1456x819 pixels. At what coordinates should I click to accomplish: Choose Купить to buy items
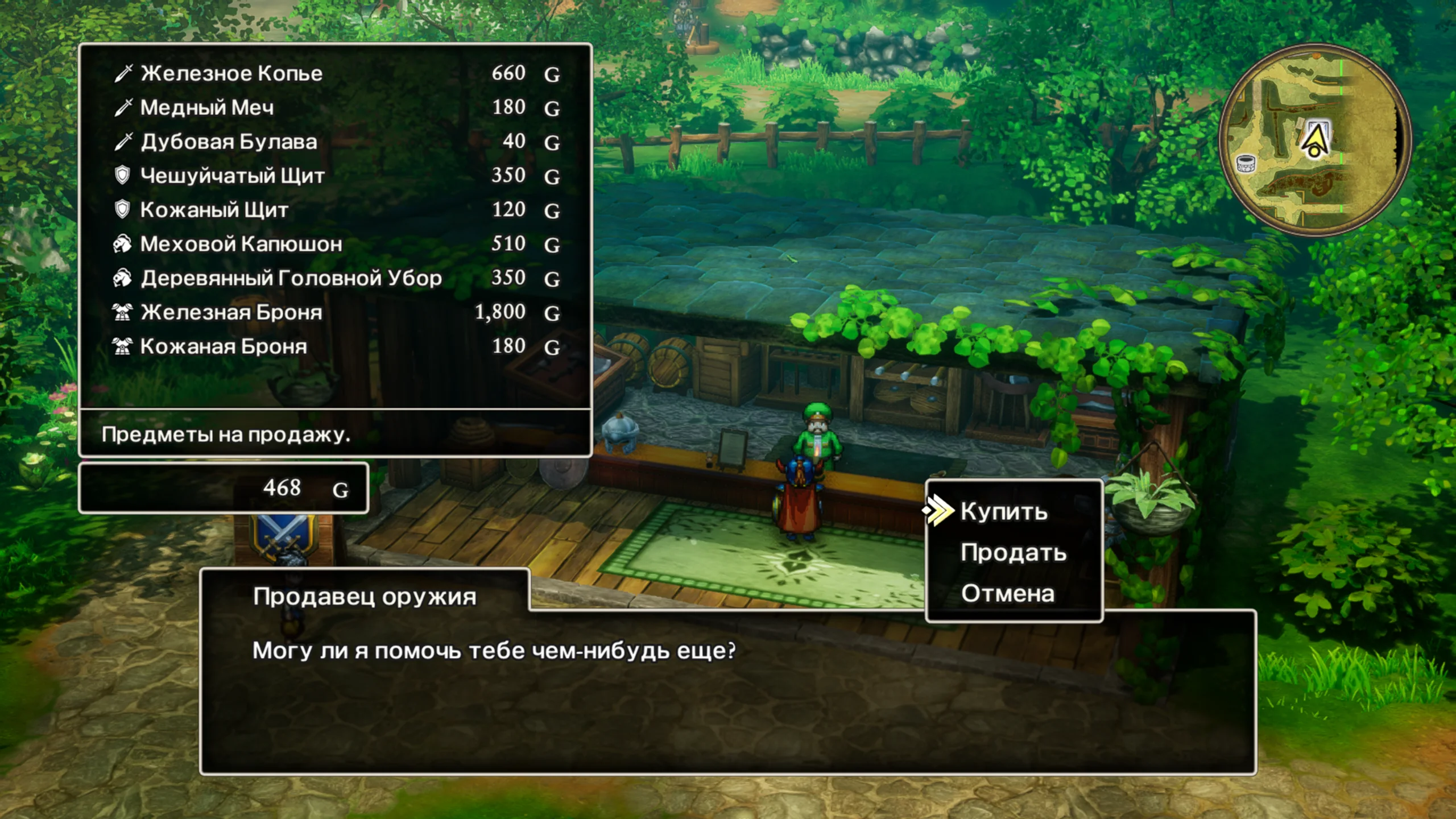click(1004, 511)
